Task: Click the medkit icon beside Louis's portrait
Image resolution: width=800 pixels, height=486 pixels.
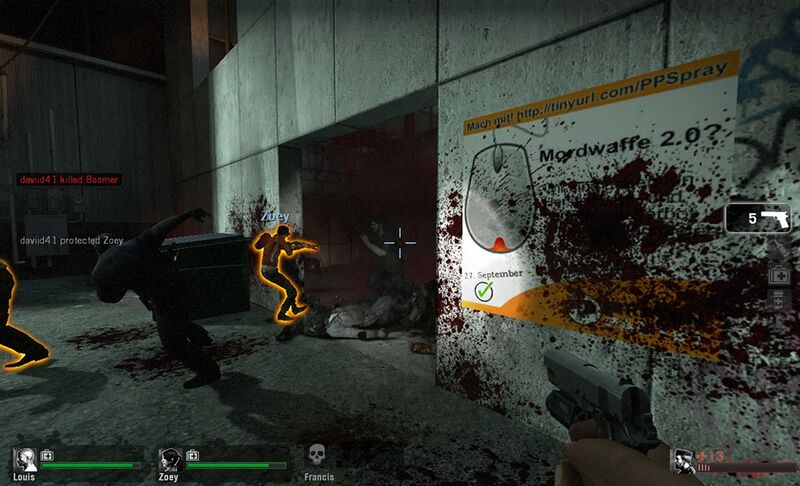Action: tap(48, 455)
